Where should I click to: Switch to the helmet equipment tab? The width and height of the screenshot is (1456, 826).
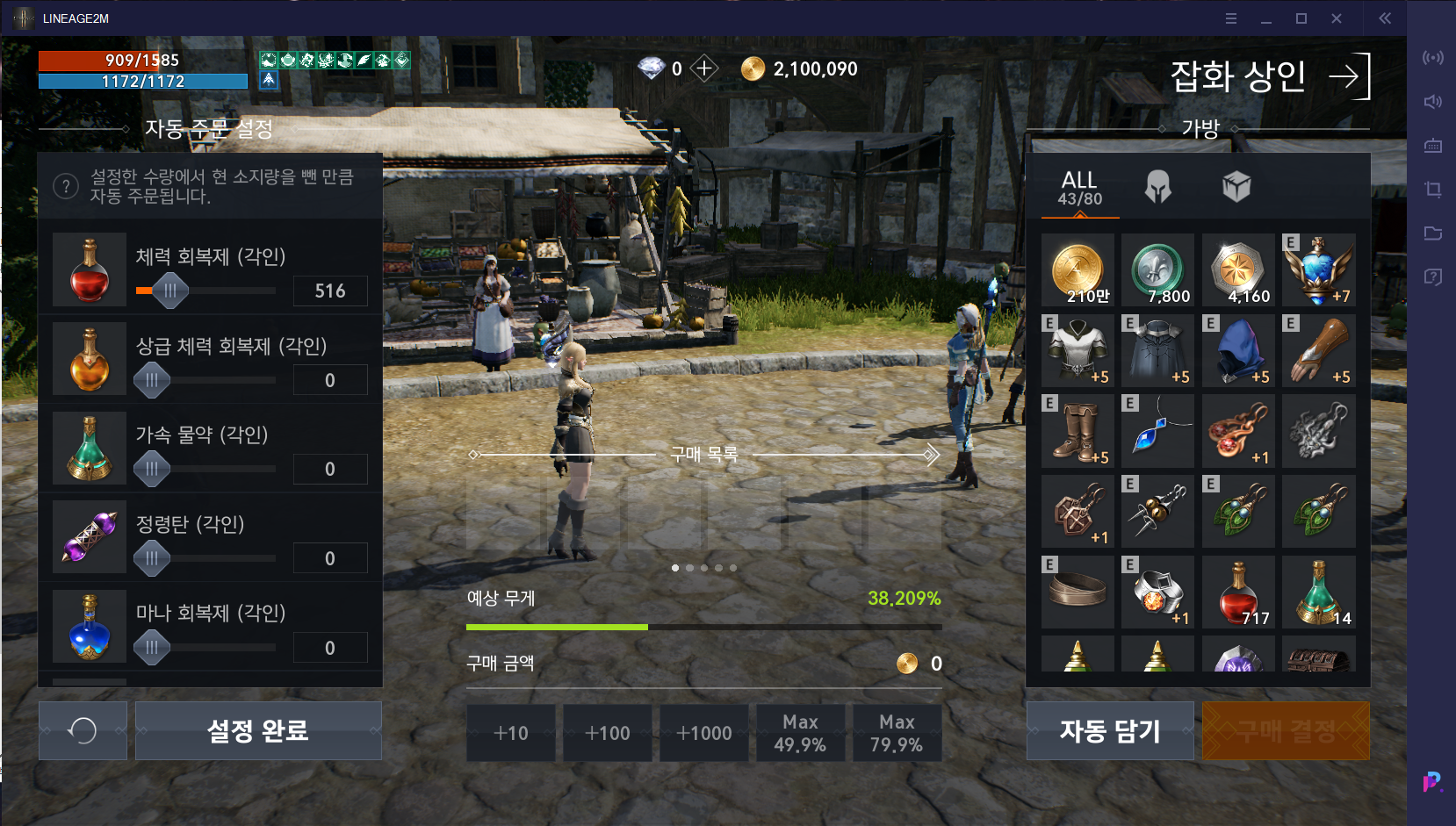pyautogui.click(x=1157, y=187)
